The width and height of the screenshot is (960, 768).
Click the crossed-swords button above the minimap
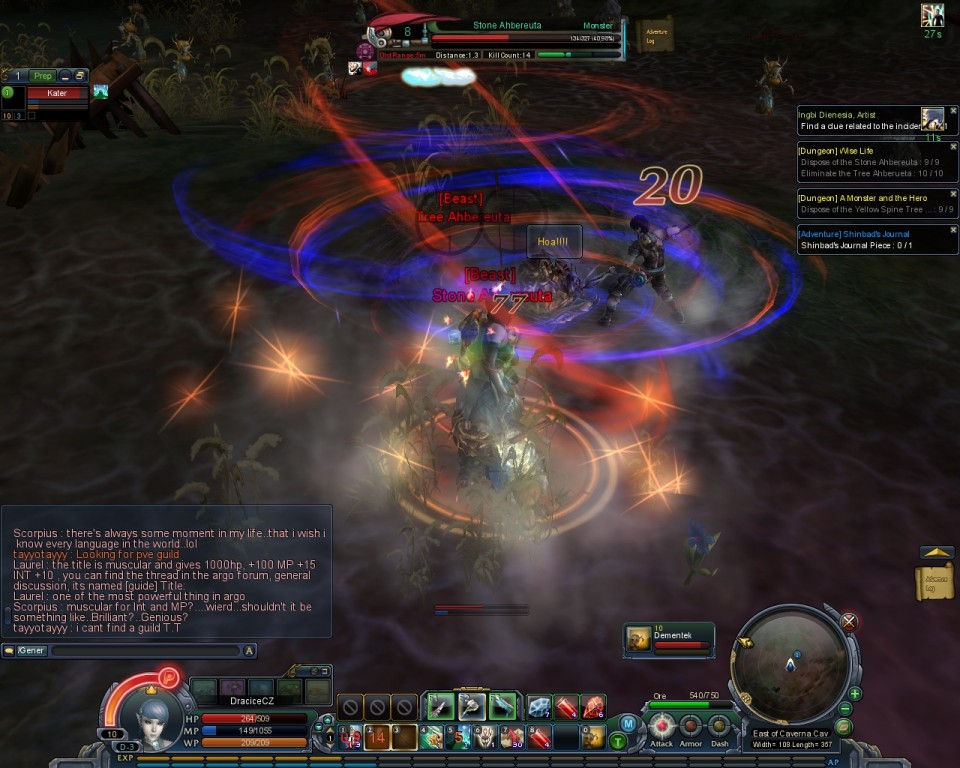pos(849,621)
